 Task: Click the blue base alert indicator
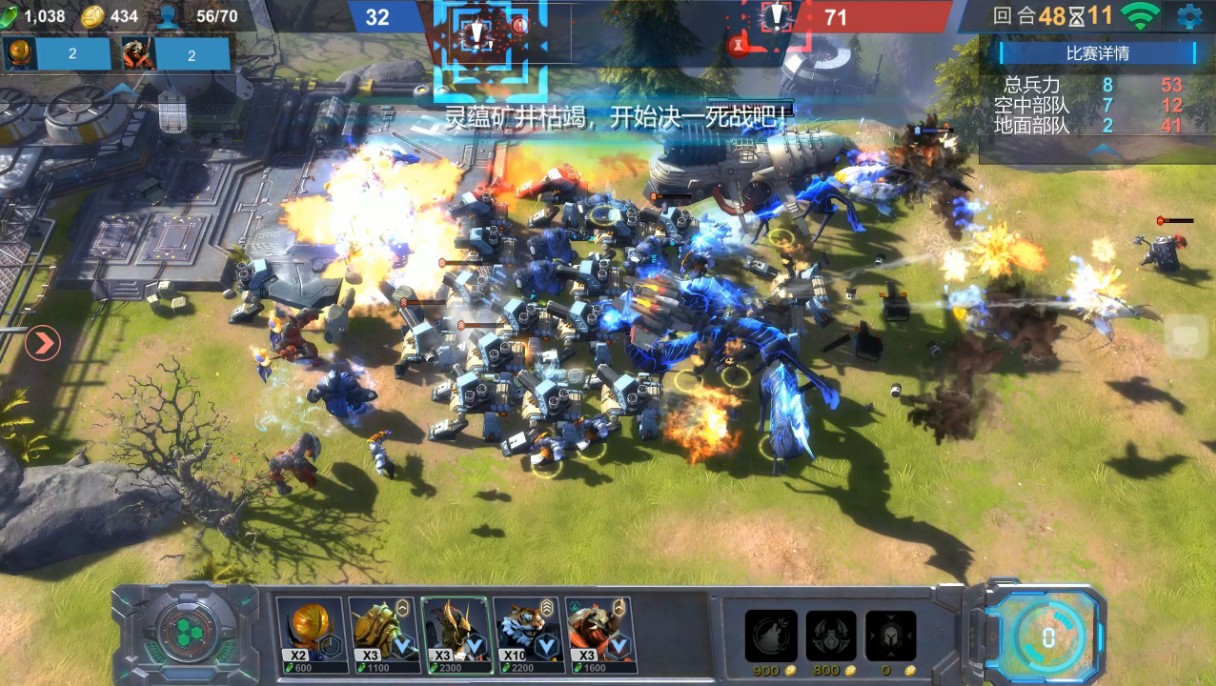click(477, 36)
